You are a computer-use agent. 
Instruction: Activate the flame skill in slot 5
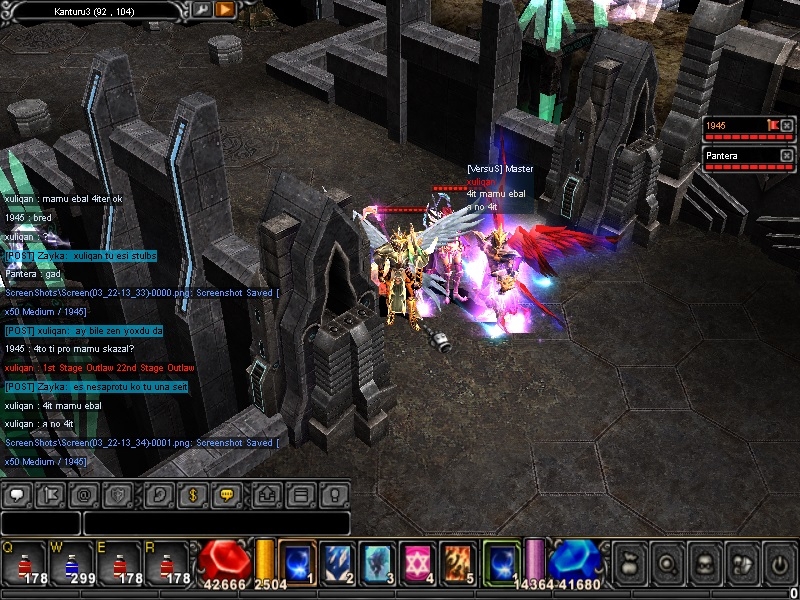(x=457, y=560)
